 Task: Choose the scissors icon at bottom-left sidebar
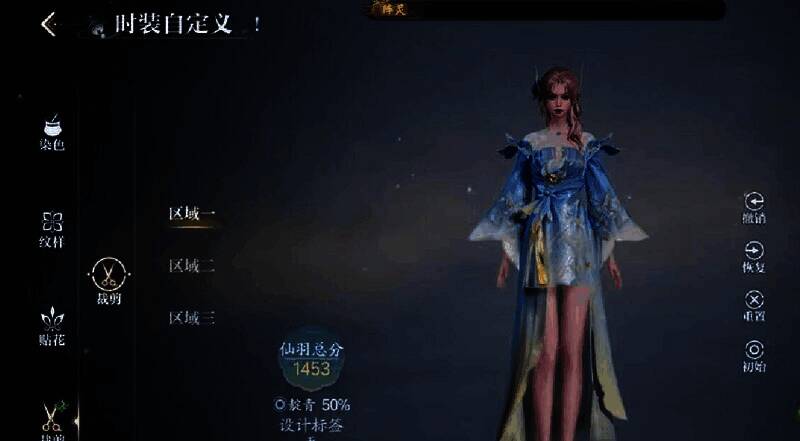click(x=52, y=416)
